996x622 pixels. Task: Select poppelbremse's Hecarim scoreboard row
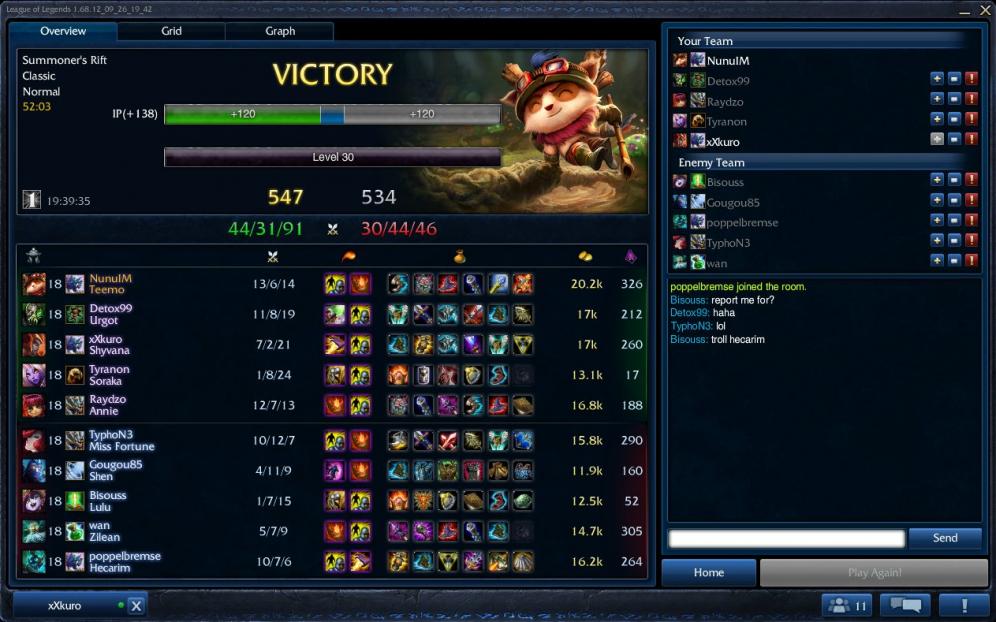pyautogui.click(x=330, y=562)
